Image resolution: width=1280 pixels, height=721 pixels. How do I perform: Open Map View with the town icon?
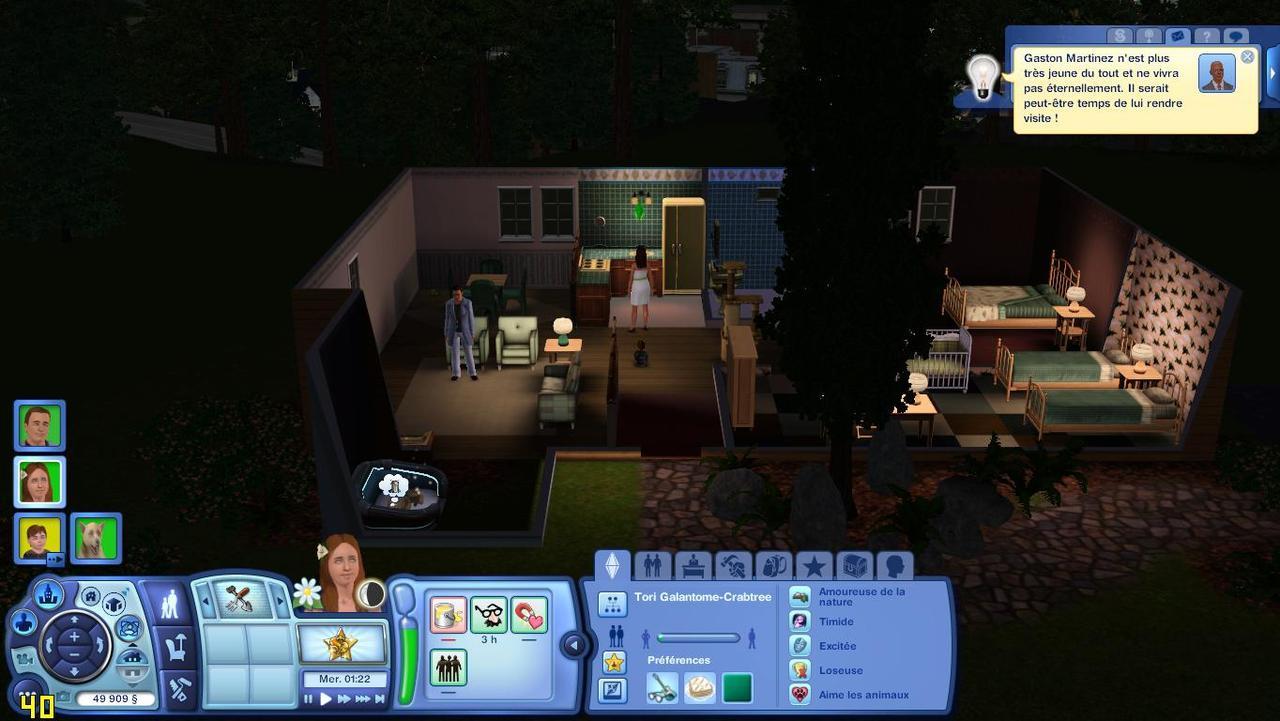click(48, 595)
